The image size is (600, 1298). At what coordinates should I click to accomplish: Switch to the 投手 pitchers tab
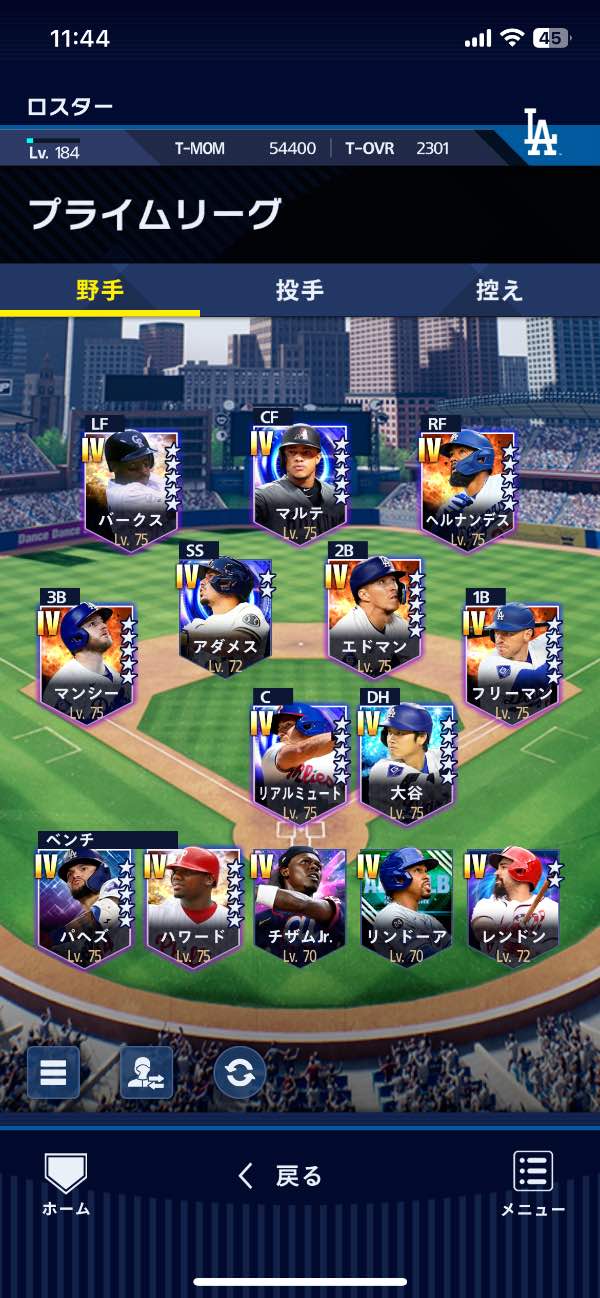point(299,290)
